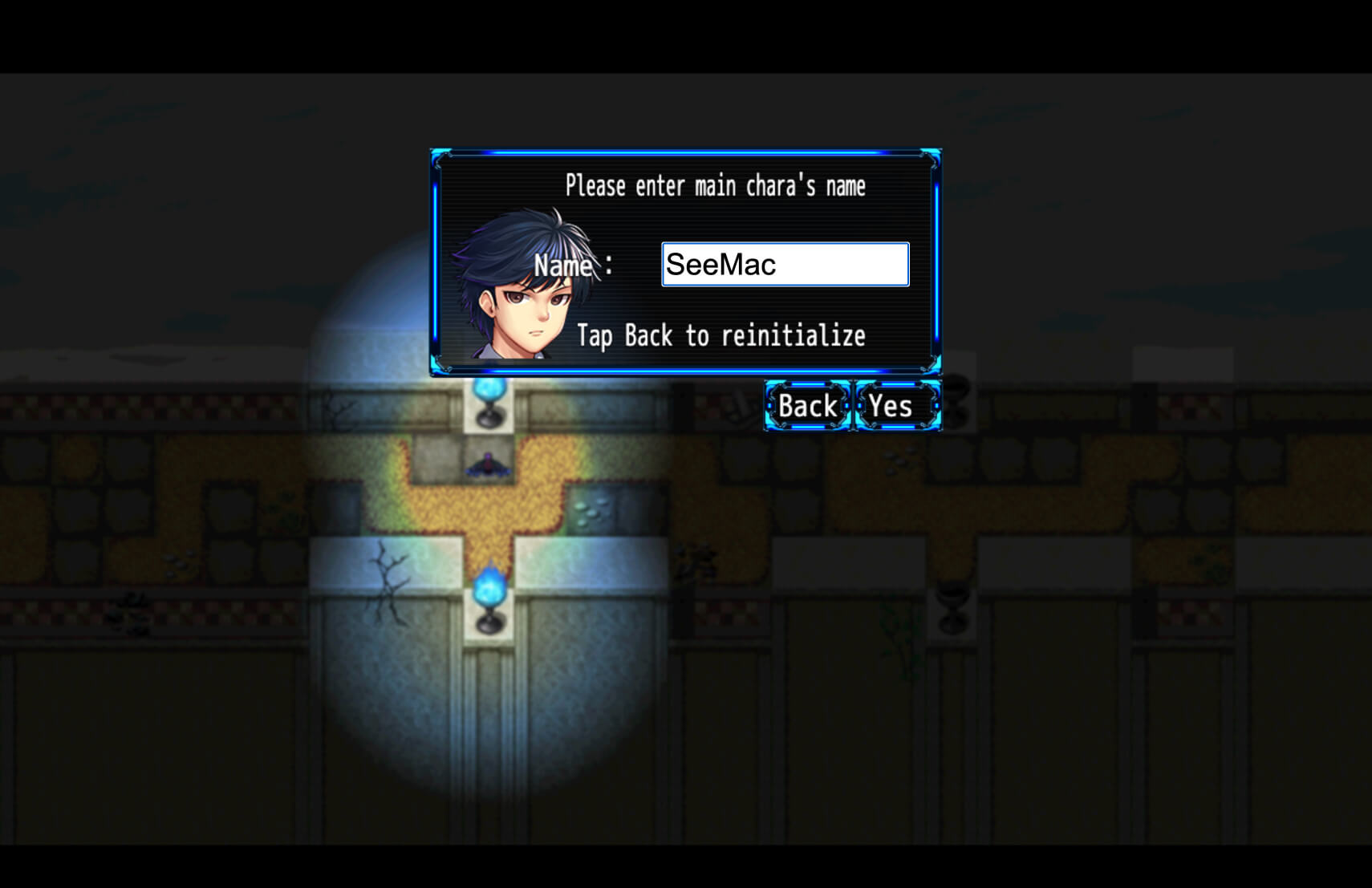Select Back to reinitialize the name
The image size is (1372, 888).
point(807,406)
